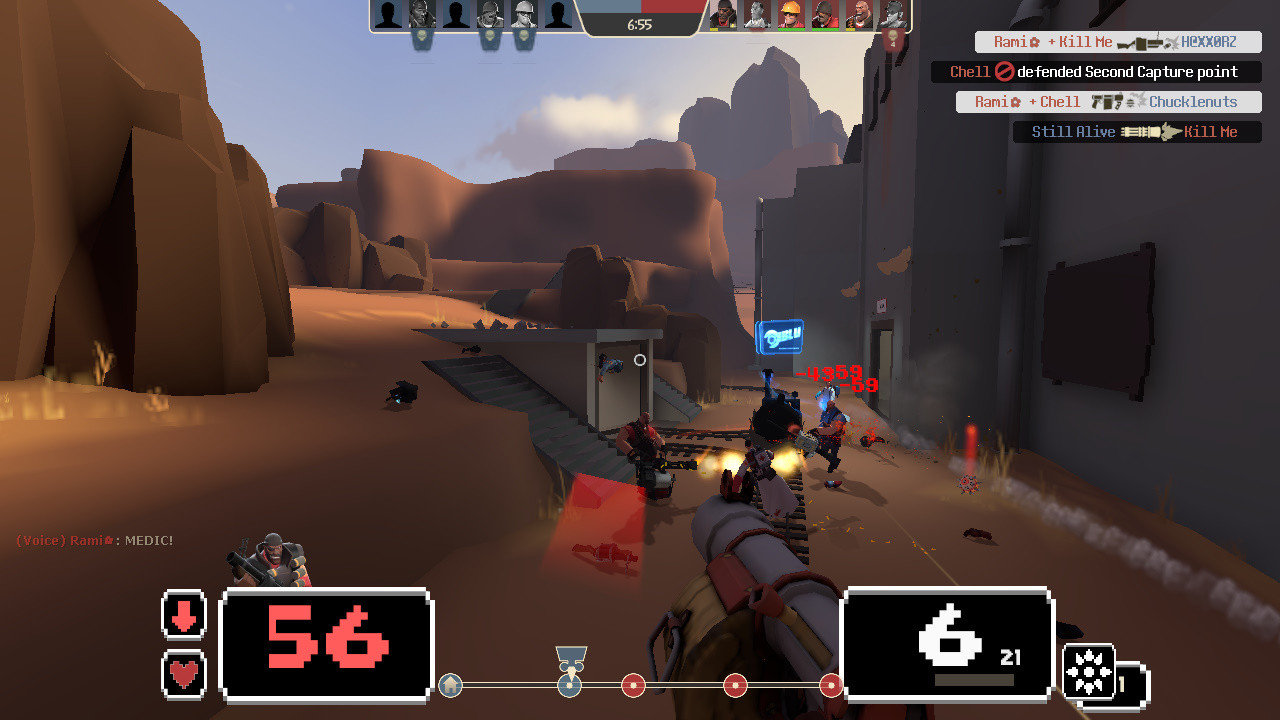Viewport: 1280px width, 720px height.
Task: Select the red down-arrow icon above the heart
Action: click(184, 616)
